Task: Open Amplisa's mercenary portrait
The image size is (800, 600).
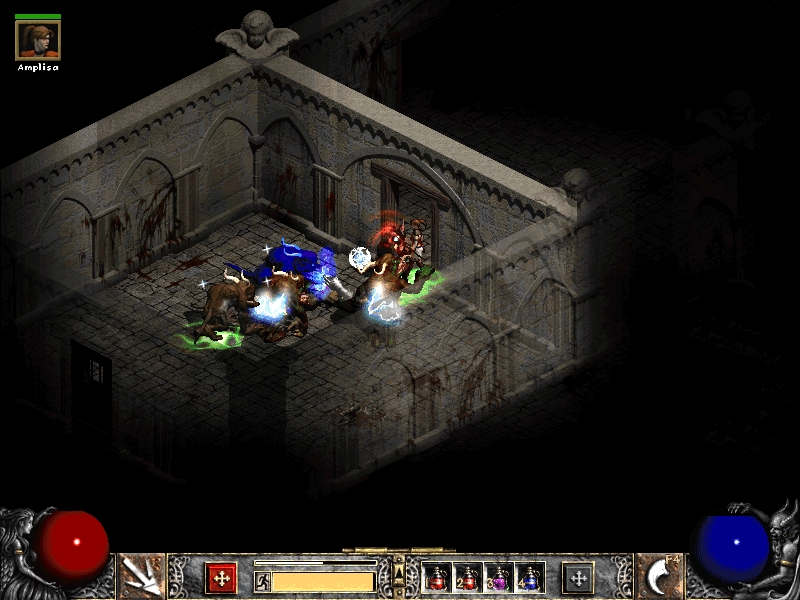Action: [38, 39]
